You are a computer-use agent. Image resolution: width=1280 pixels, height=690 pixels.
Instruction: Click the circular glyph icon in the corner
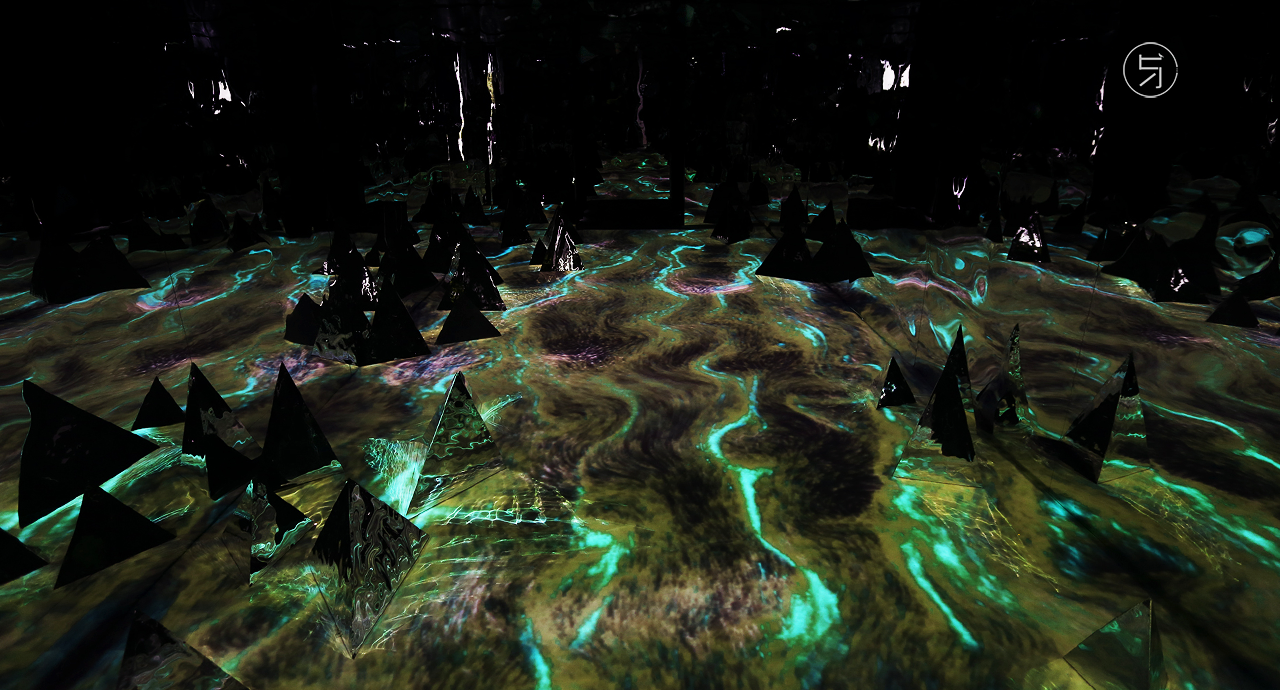(x=1150, y=70)
